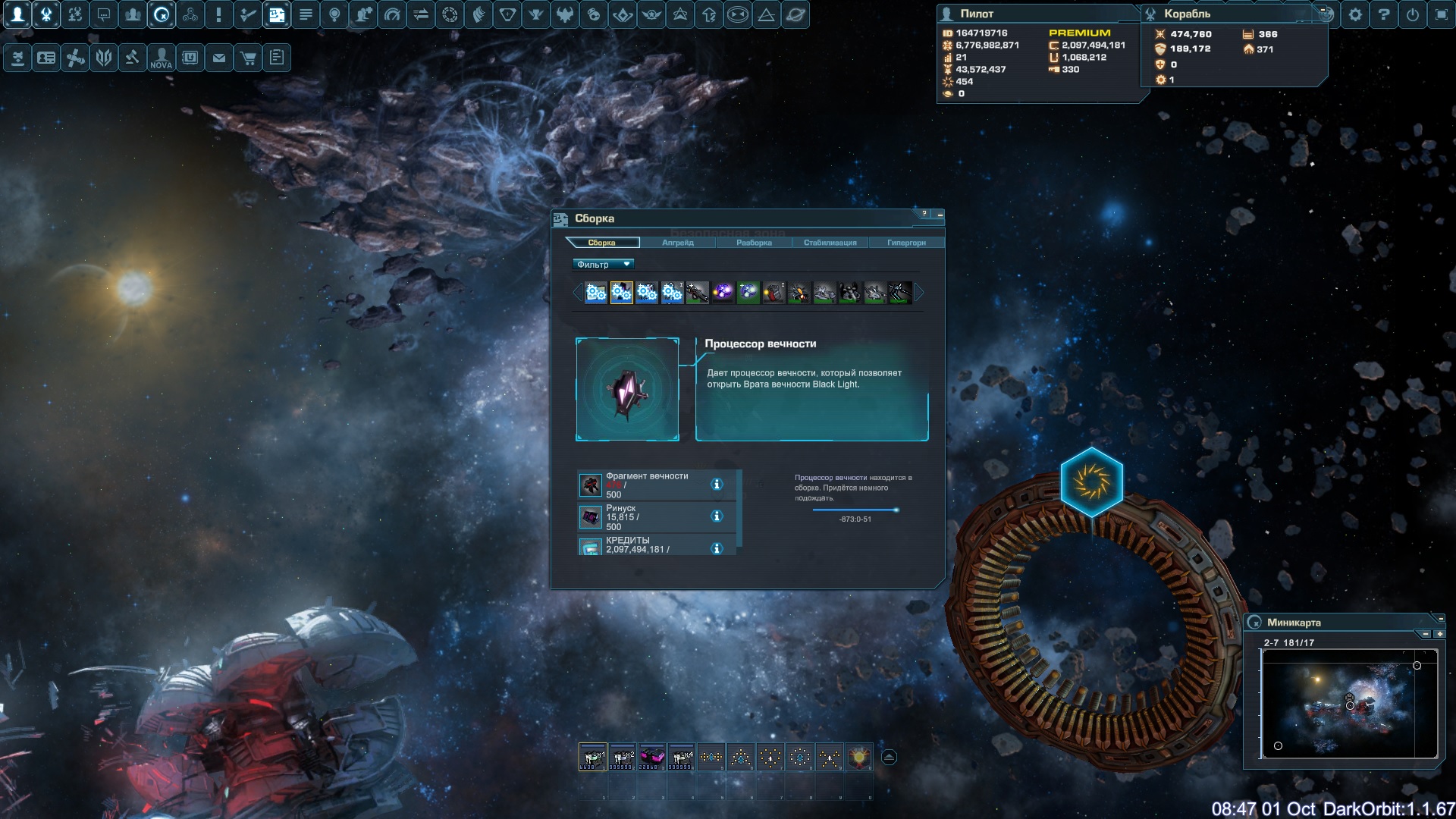Image resolution: width=1456 pixels, height=819 pixels.
Task: Select the pink ammo hotbar slot
Action: [652, 757]
